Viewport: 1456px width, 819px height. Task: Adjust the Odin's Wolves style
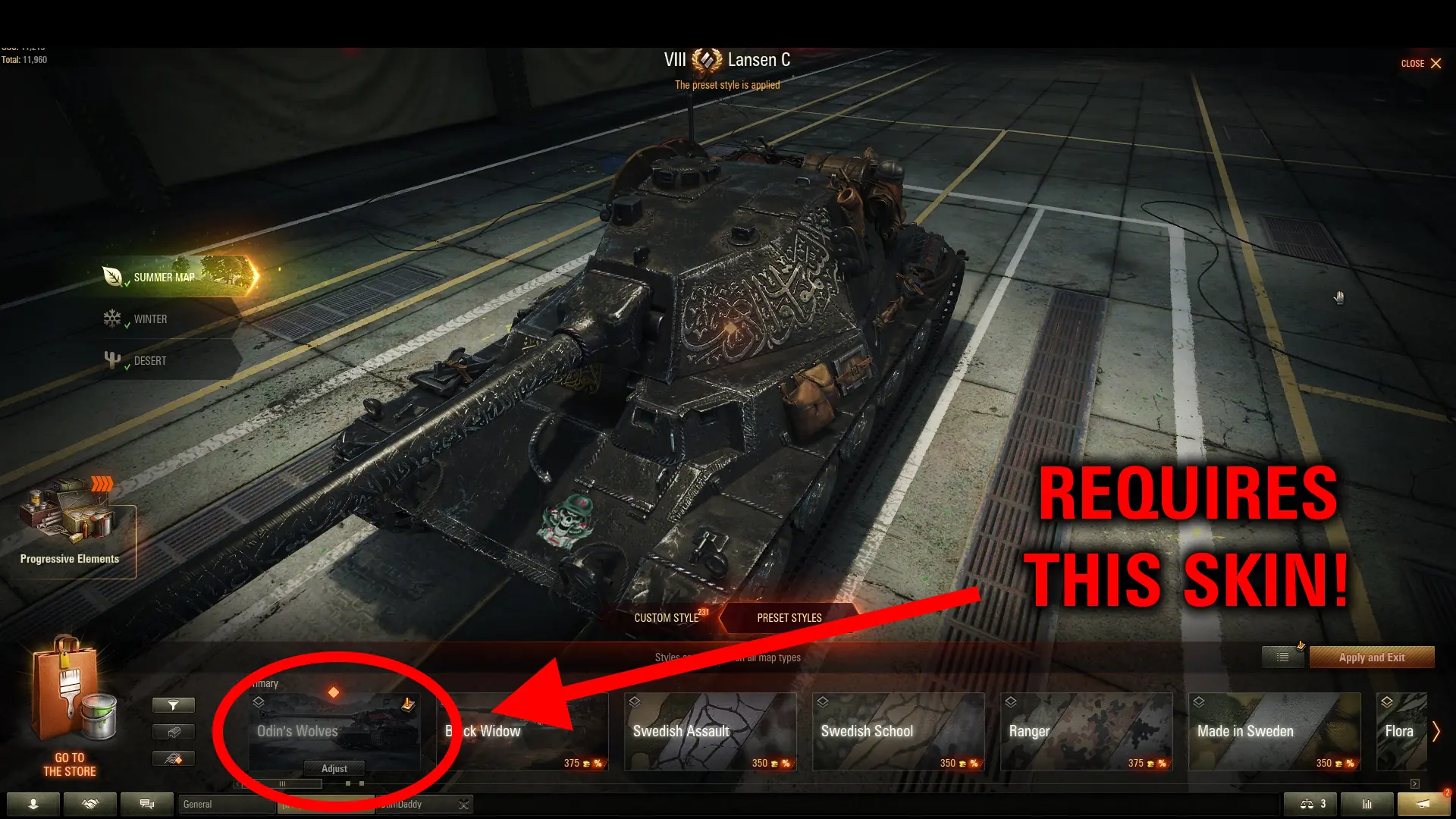point(334,768)
